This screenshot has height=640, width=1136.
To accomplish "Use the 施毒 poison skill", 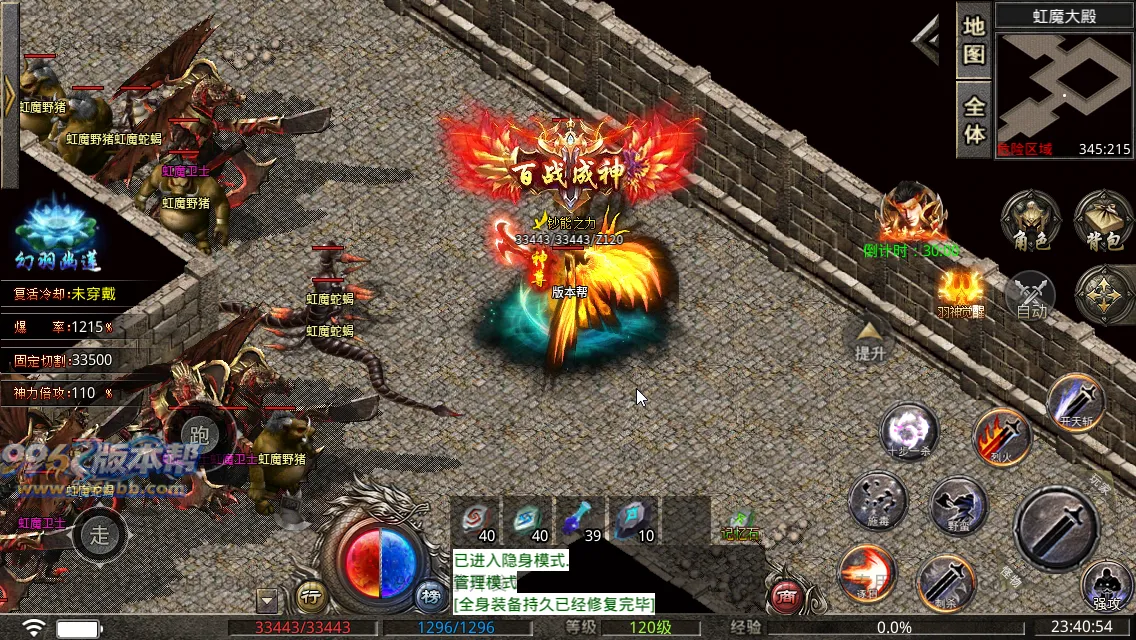I will [877, 500].
